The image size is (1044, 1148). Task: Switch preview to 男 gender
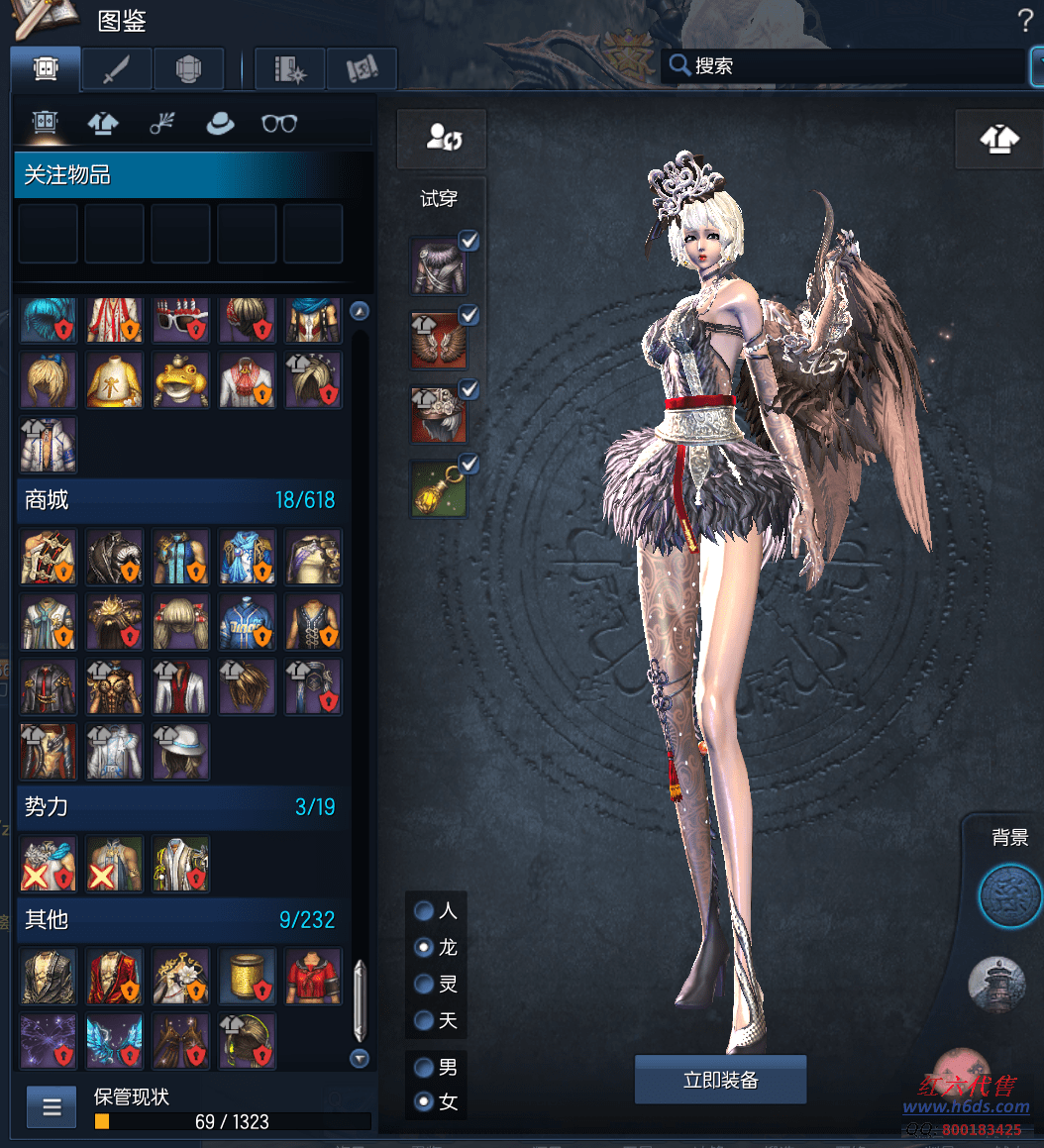[x=424, y=1068]
